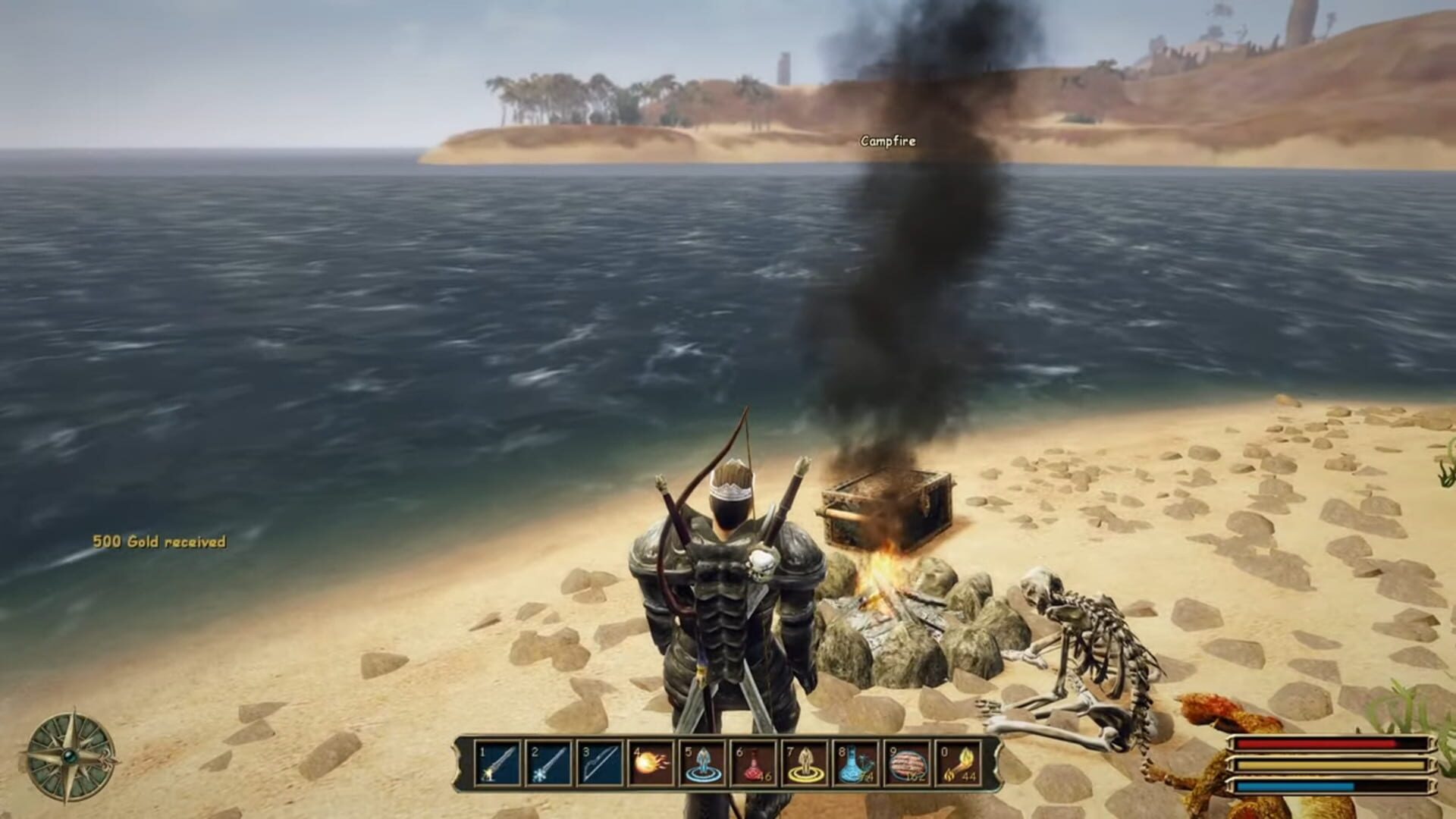Click the 500 Gold received notification
Screen dimensions: 1456x819
pos(159,541)
